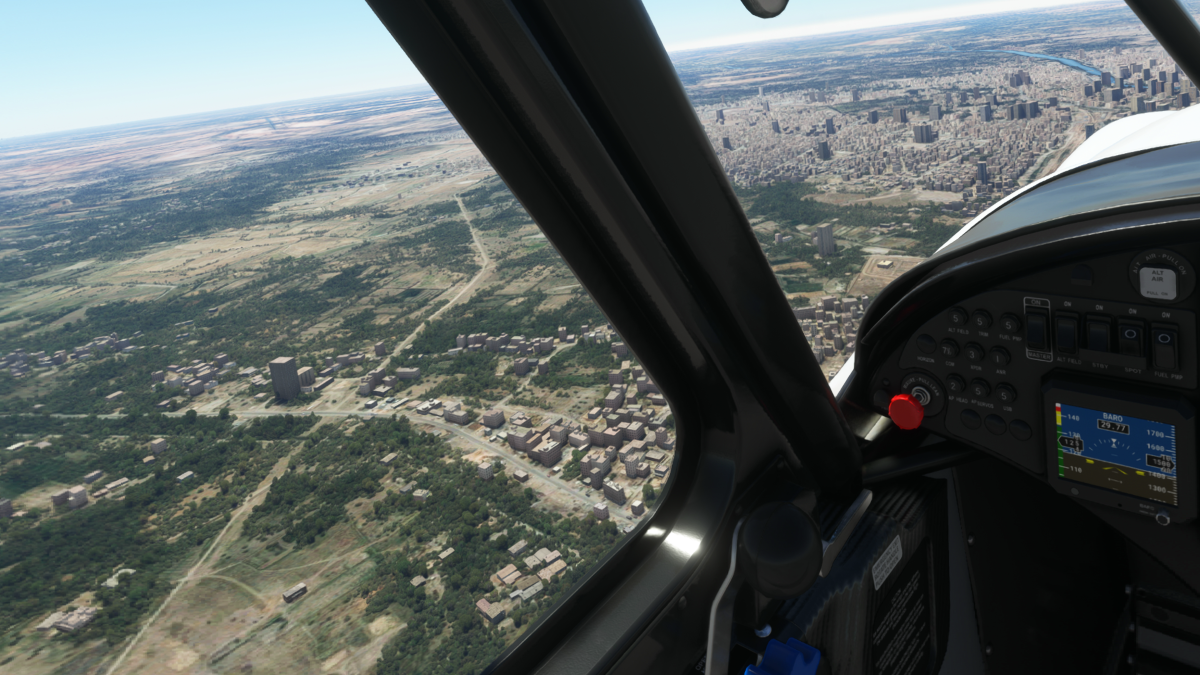The height and width of the screenshot is (675, 1200).
Task: Flip the MASTER power switch
Action: click(x=1038, y=329)
